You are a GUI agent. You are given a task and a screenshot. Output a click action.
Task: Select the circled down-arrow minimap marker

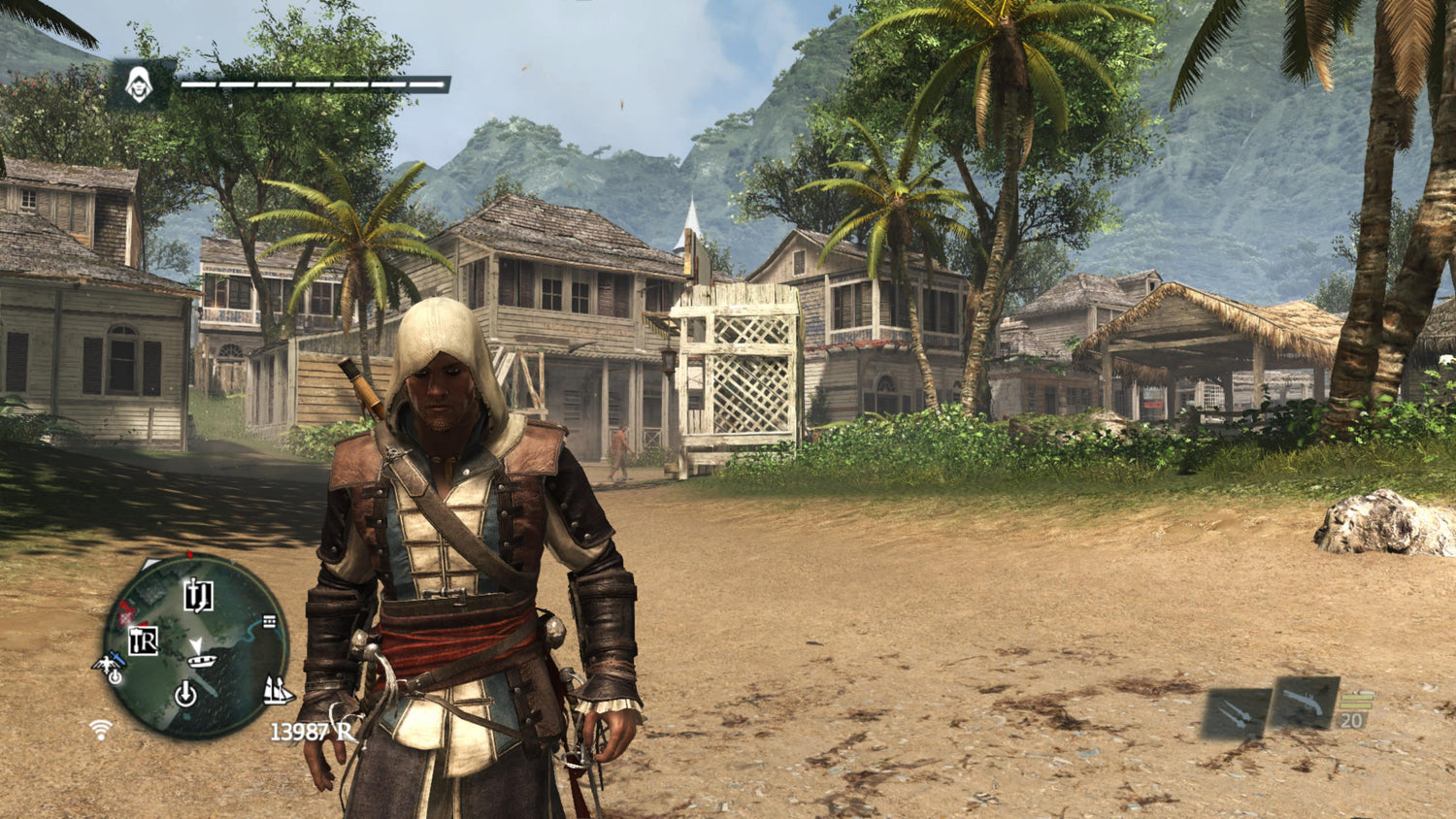coord(185,693)
